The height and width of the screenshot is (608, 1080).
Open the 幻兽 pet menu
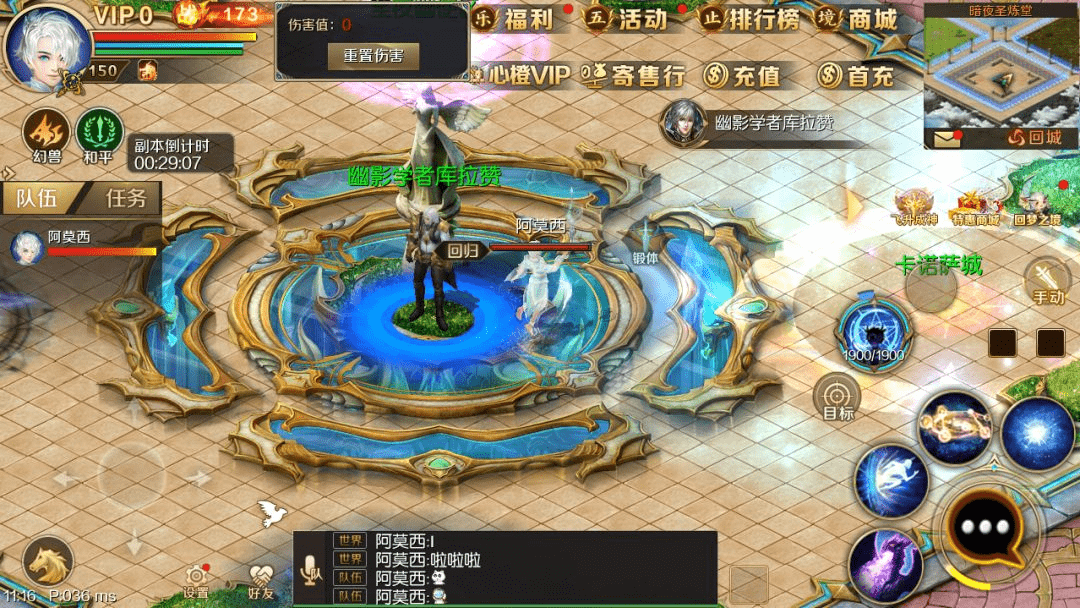point(47,135)
